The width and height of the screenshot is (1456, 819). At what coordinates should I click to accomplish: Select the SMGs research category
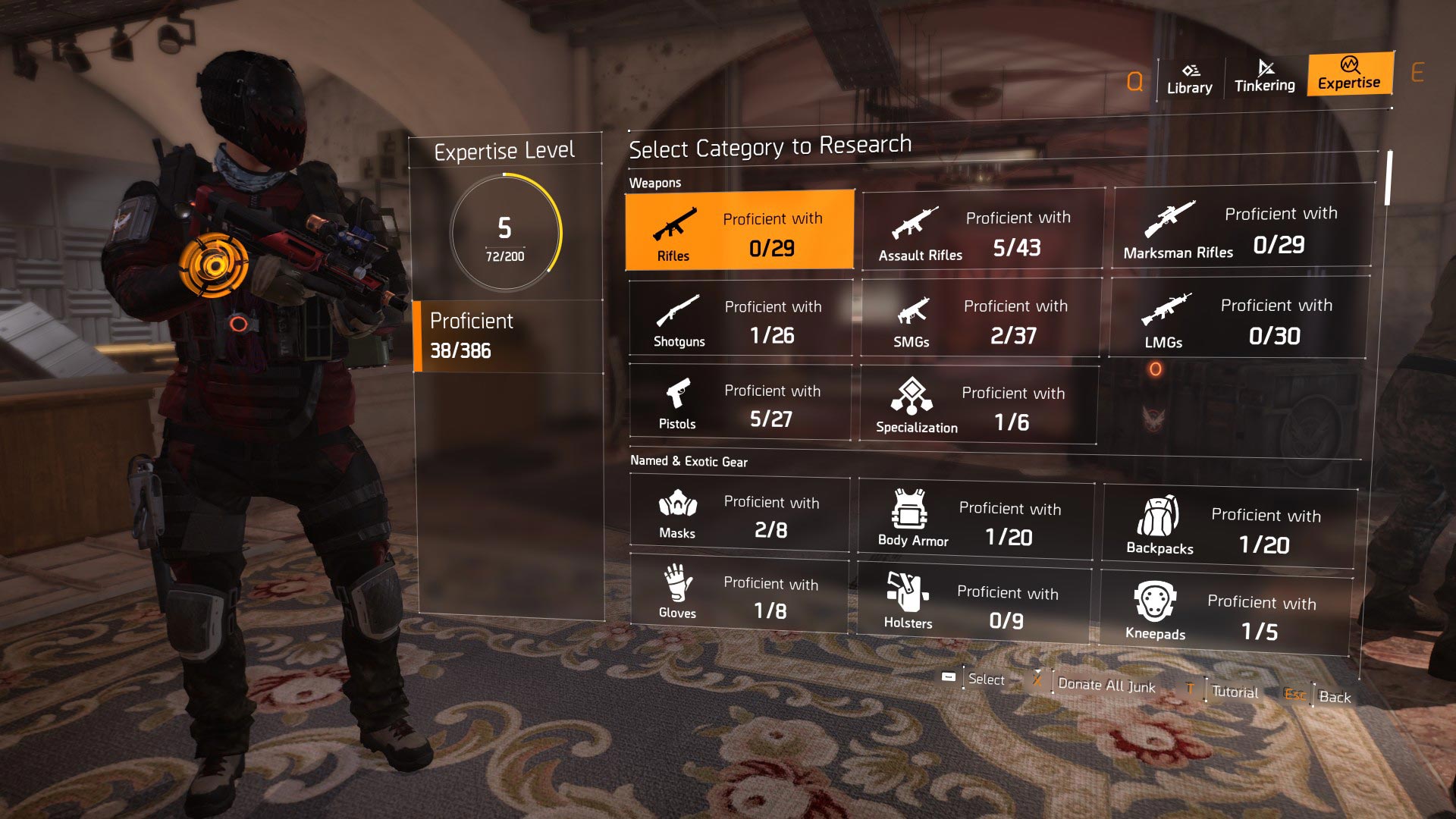pyautogui.click(x=981, y=318)
